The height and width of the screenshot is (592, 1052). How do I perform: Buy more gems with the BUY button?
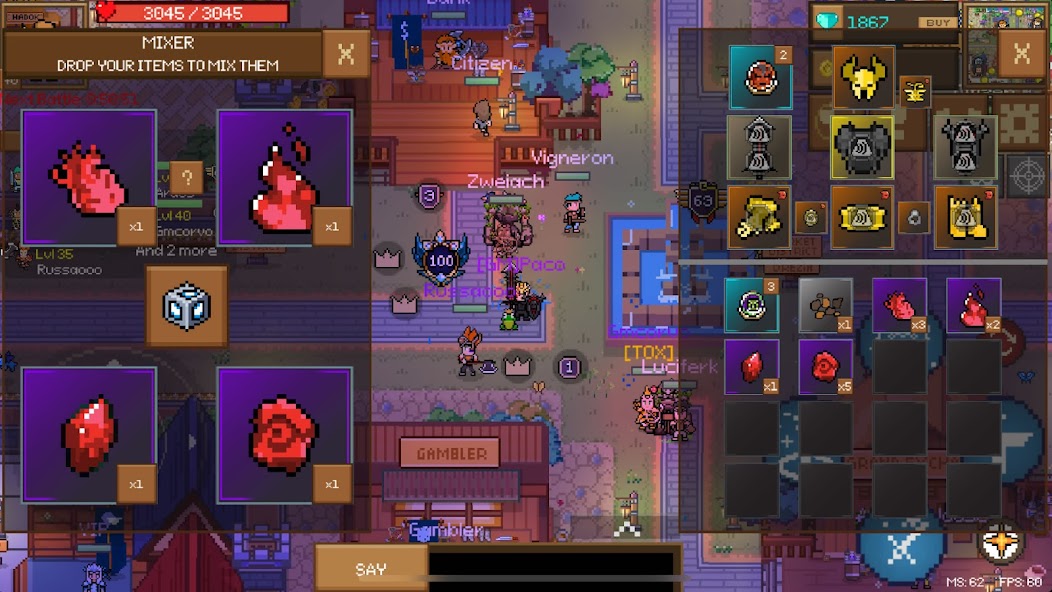(935, 21)
